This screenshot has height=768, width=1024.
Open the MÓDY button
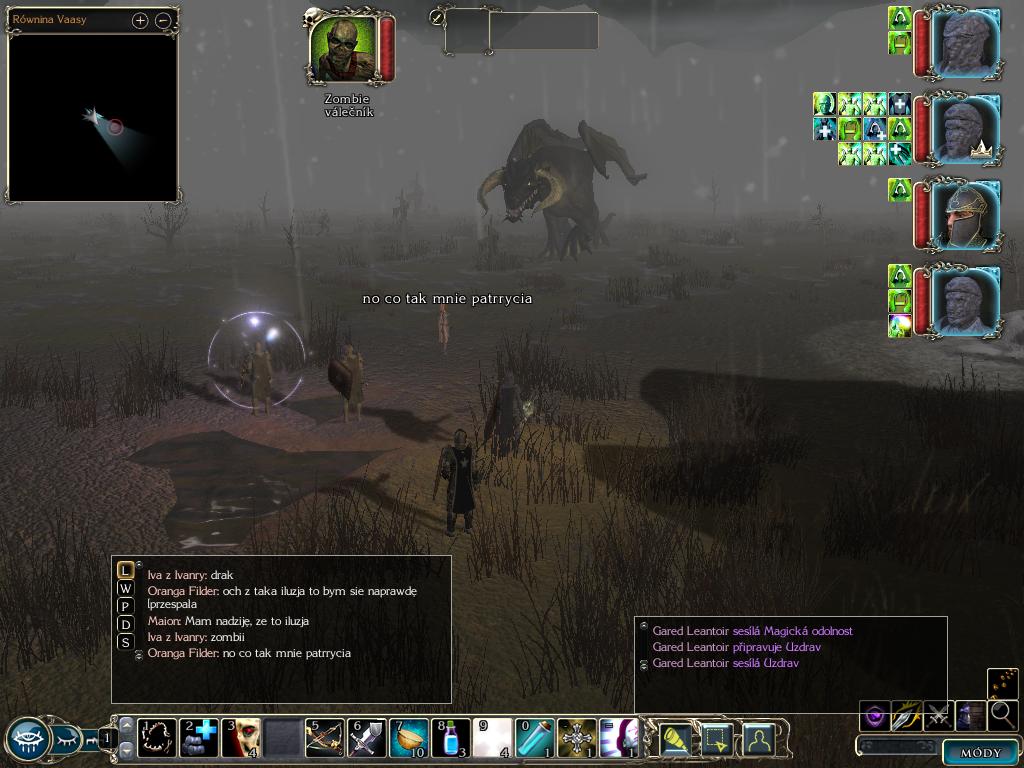[980, 752]
